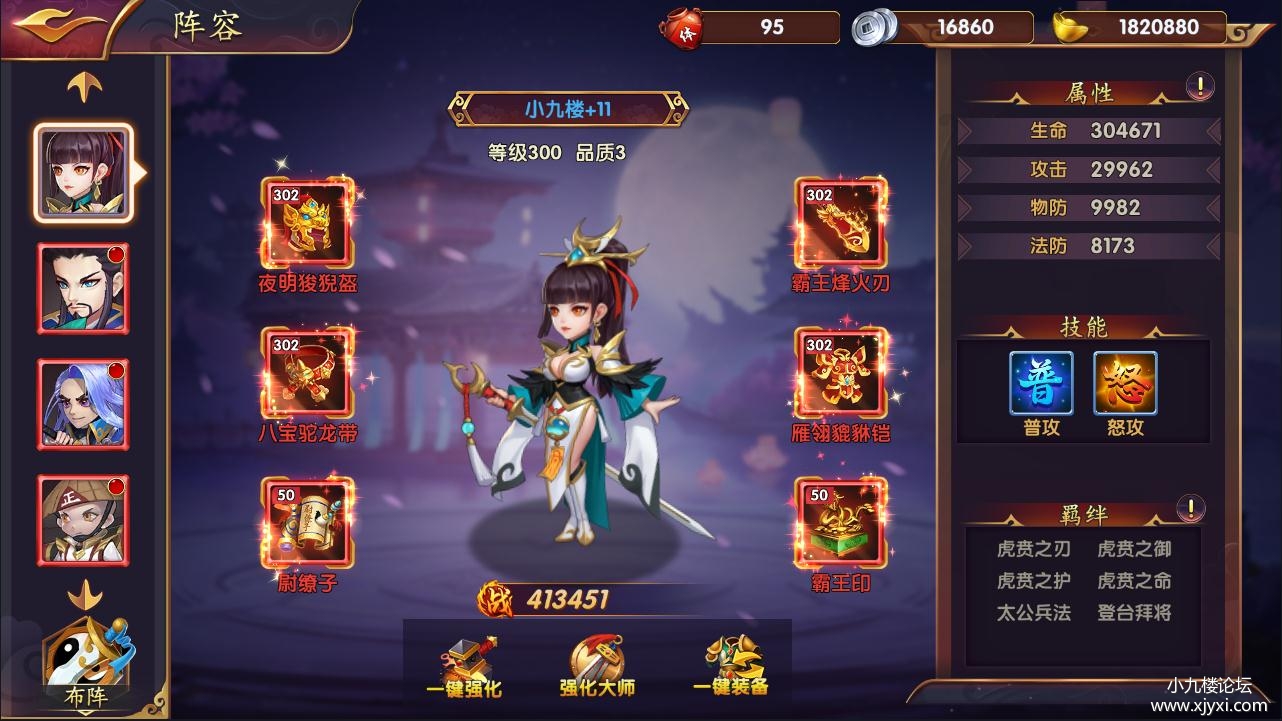Select the purple-haired hero portrait
This screenshot has width=1282, height=721.
[83, 403]
